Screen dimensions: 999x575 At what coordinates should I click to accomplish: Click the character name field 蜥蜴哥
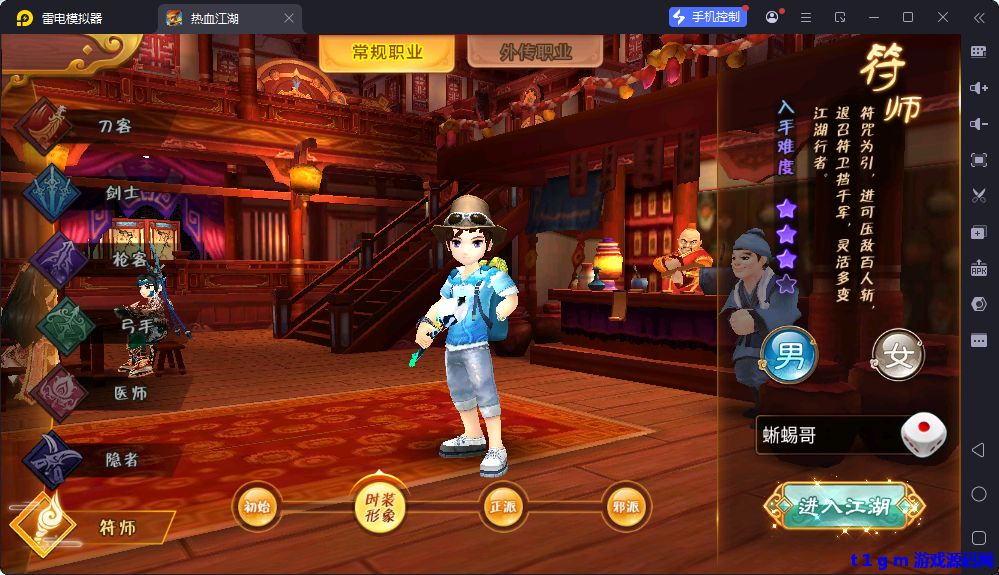pyautogui.click(x=825, y=436)
